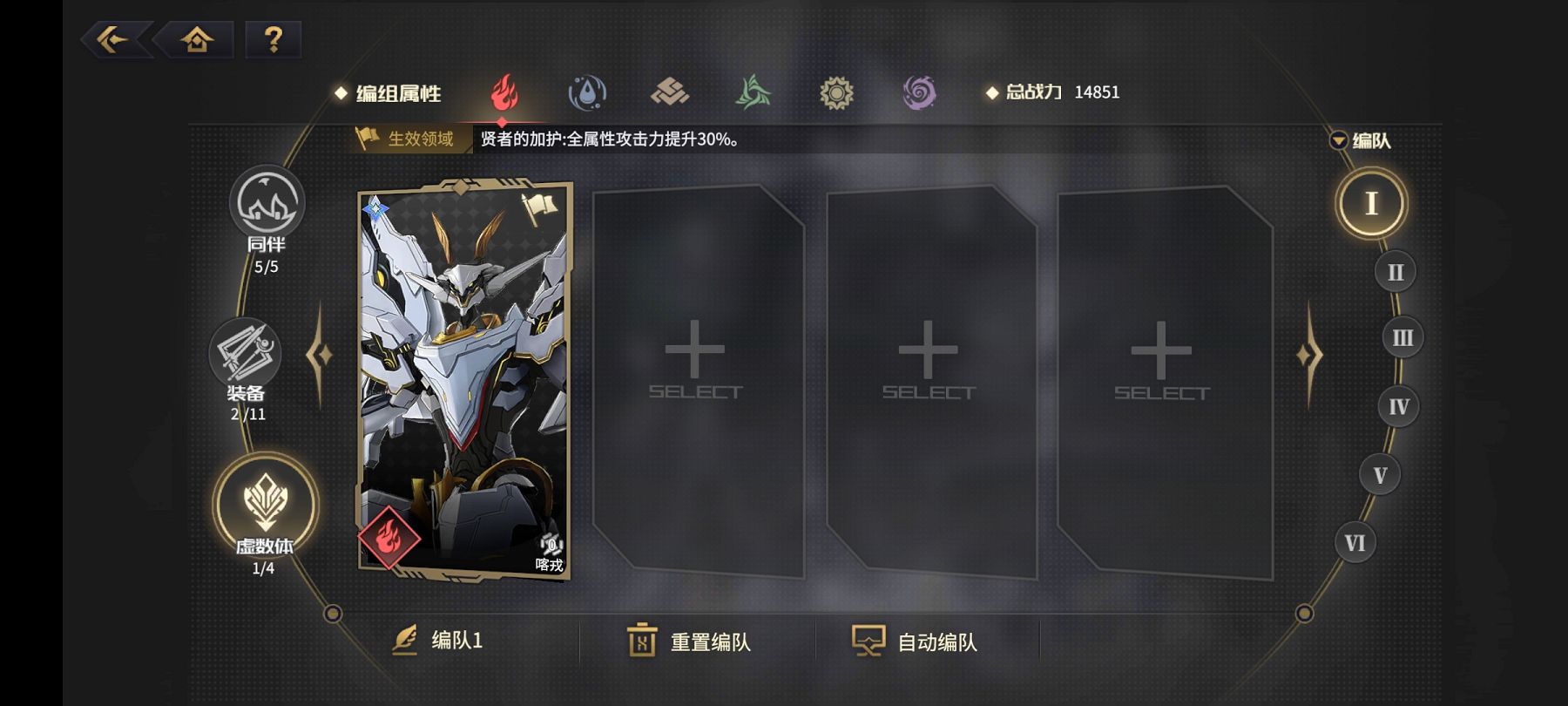
Task: Switch to team II
Action: coord(1395,272)
